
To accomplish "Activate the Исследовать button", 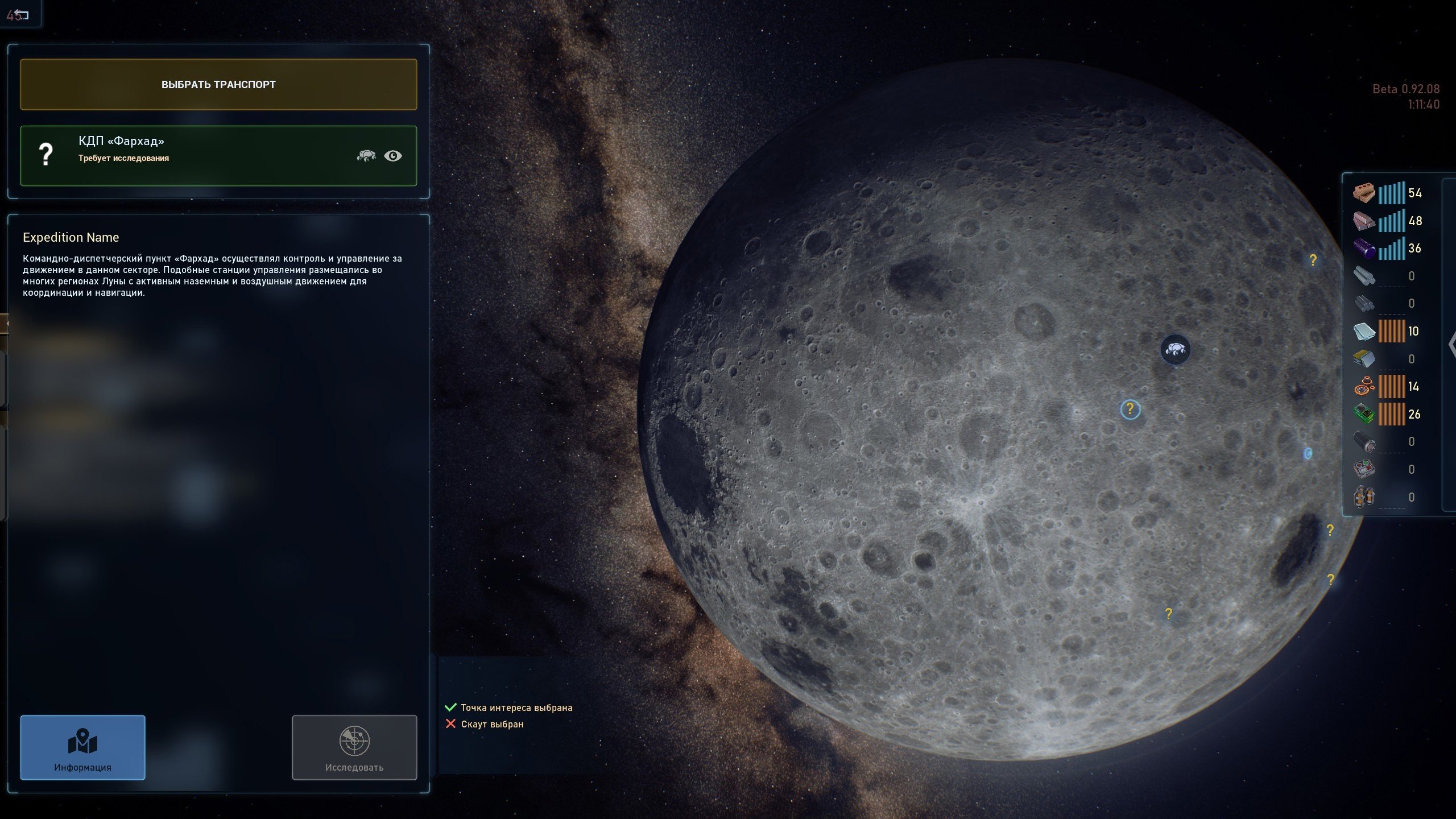I will [354, 747].
